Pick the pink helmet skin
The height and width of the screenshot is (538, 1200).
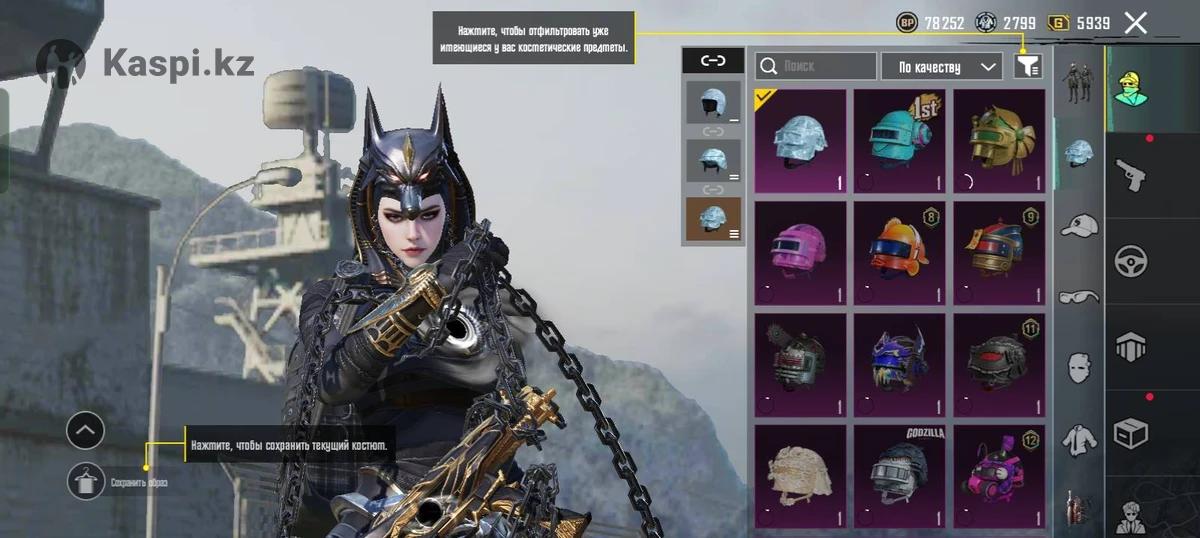click(800, 253)
